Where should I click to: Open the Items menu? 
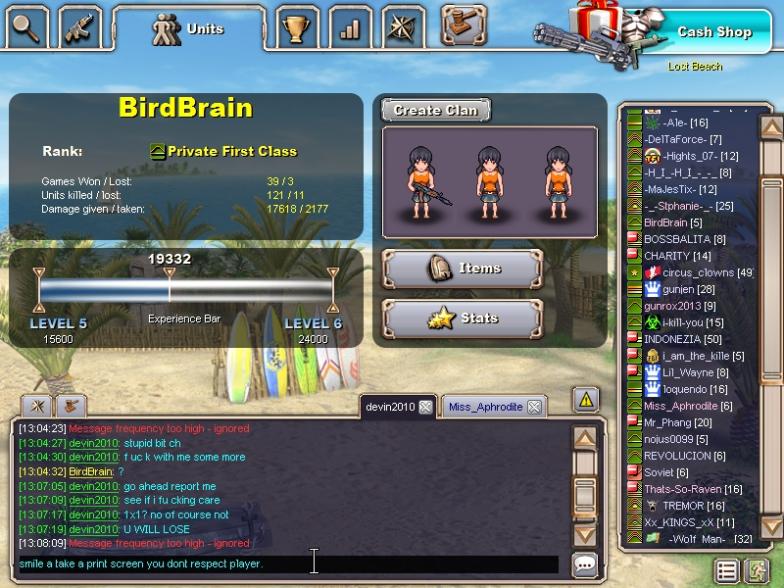click(x=462, y=268)
